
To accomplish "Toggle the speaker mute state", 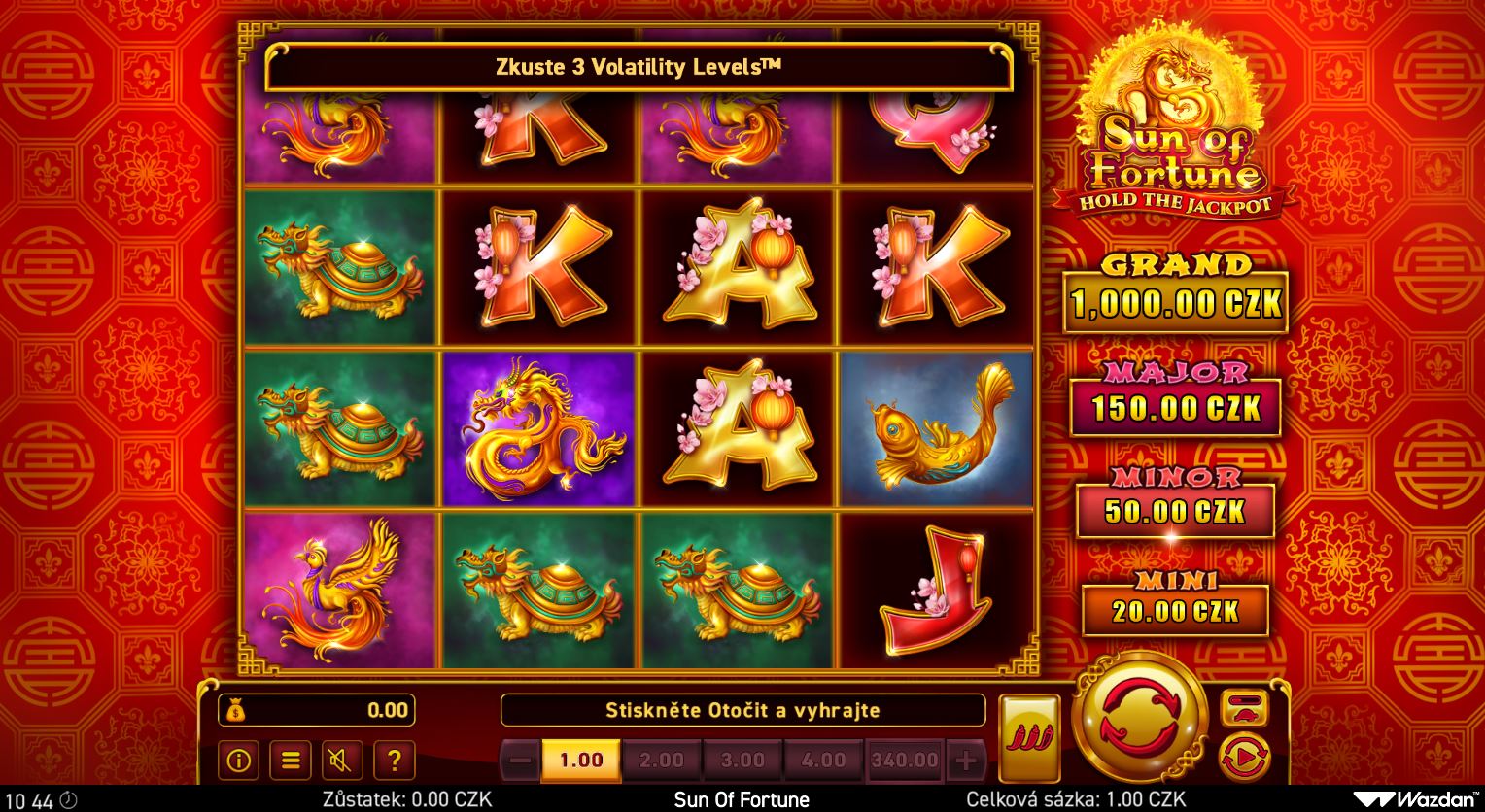I will (x=342, y=760).
